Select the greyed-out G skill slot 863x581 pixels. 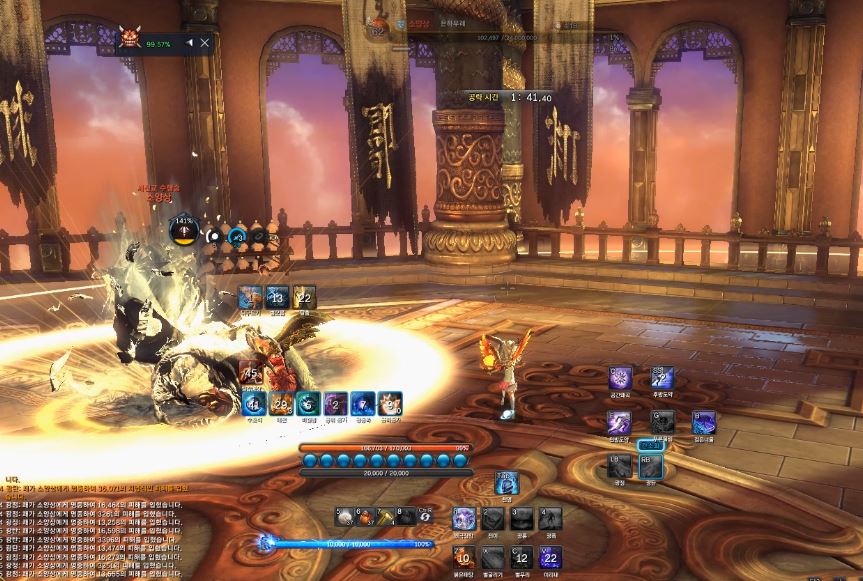coord(662,423)
